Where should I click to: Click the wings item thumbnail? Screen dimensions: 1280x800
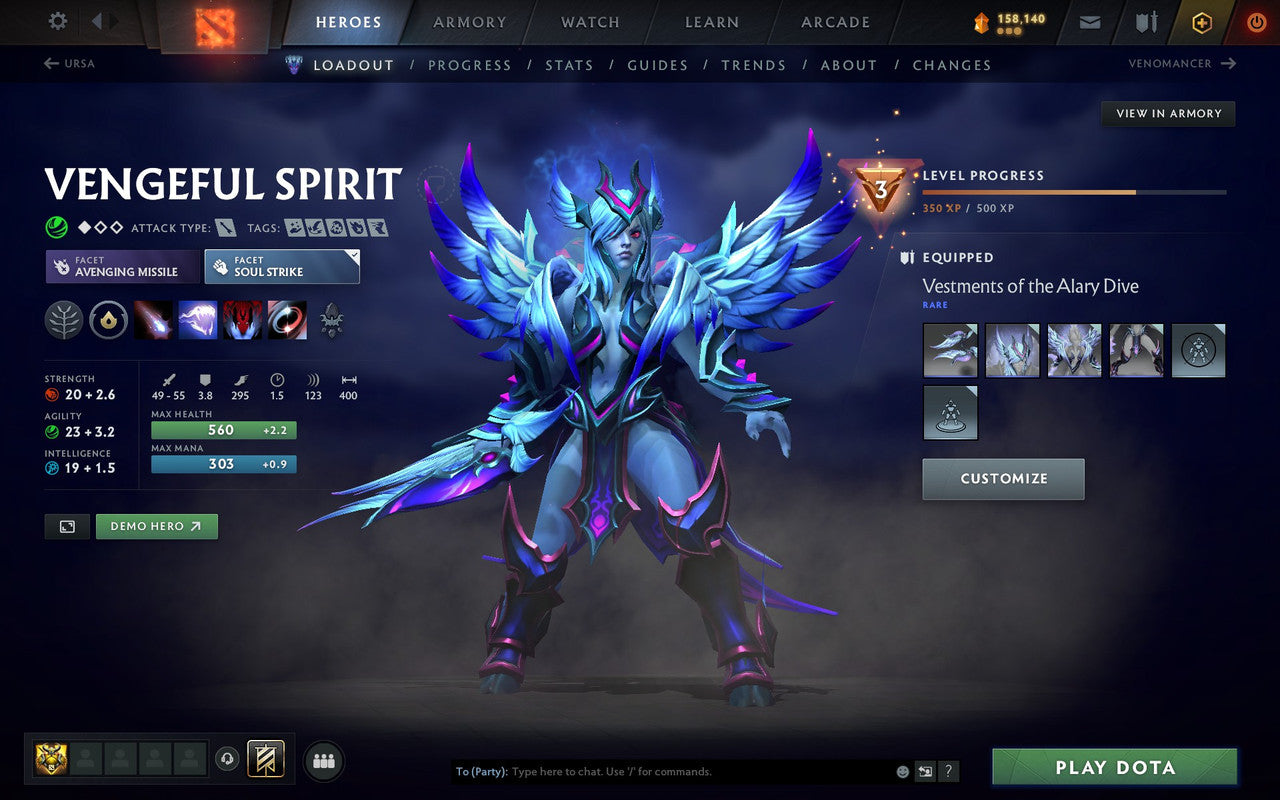click(1074, 350)
